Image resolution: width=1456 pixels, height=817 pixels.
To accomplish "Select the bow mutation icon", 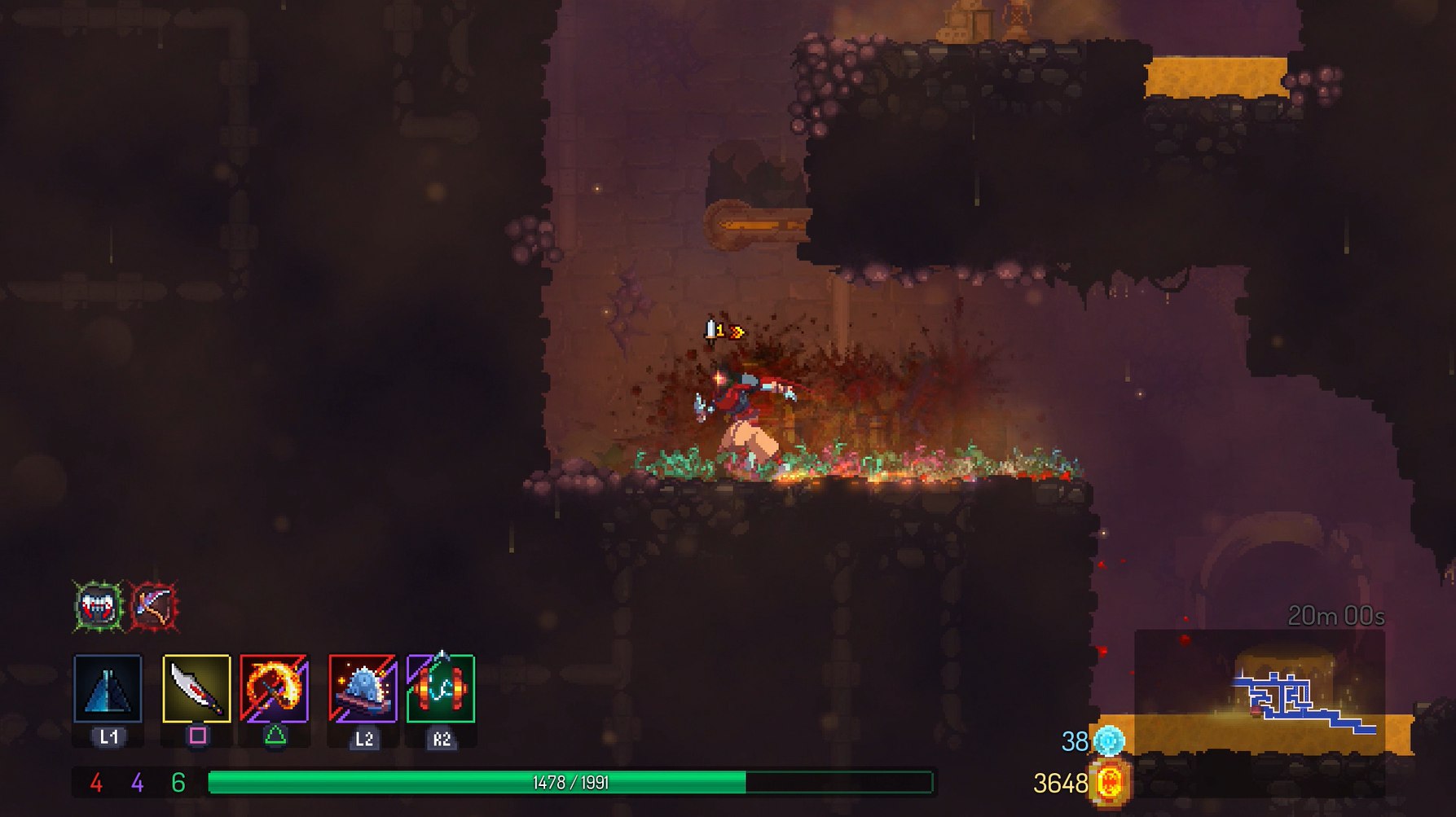I will [x=153, y=606].
